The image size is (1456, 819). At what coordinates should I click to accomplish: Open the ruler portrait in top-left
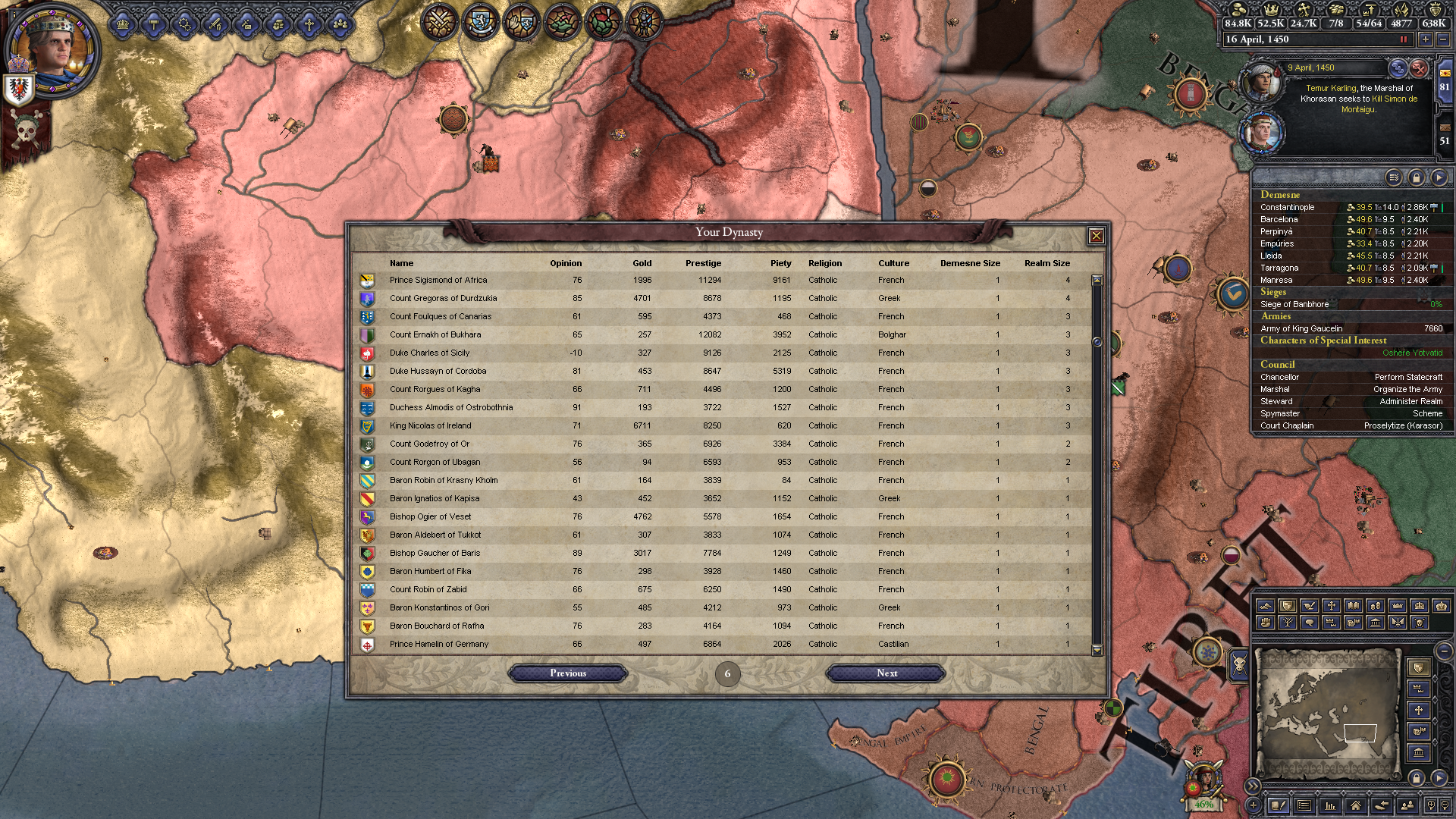click(x=52, y=52)
